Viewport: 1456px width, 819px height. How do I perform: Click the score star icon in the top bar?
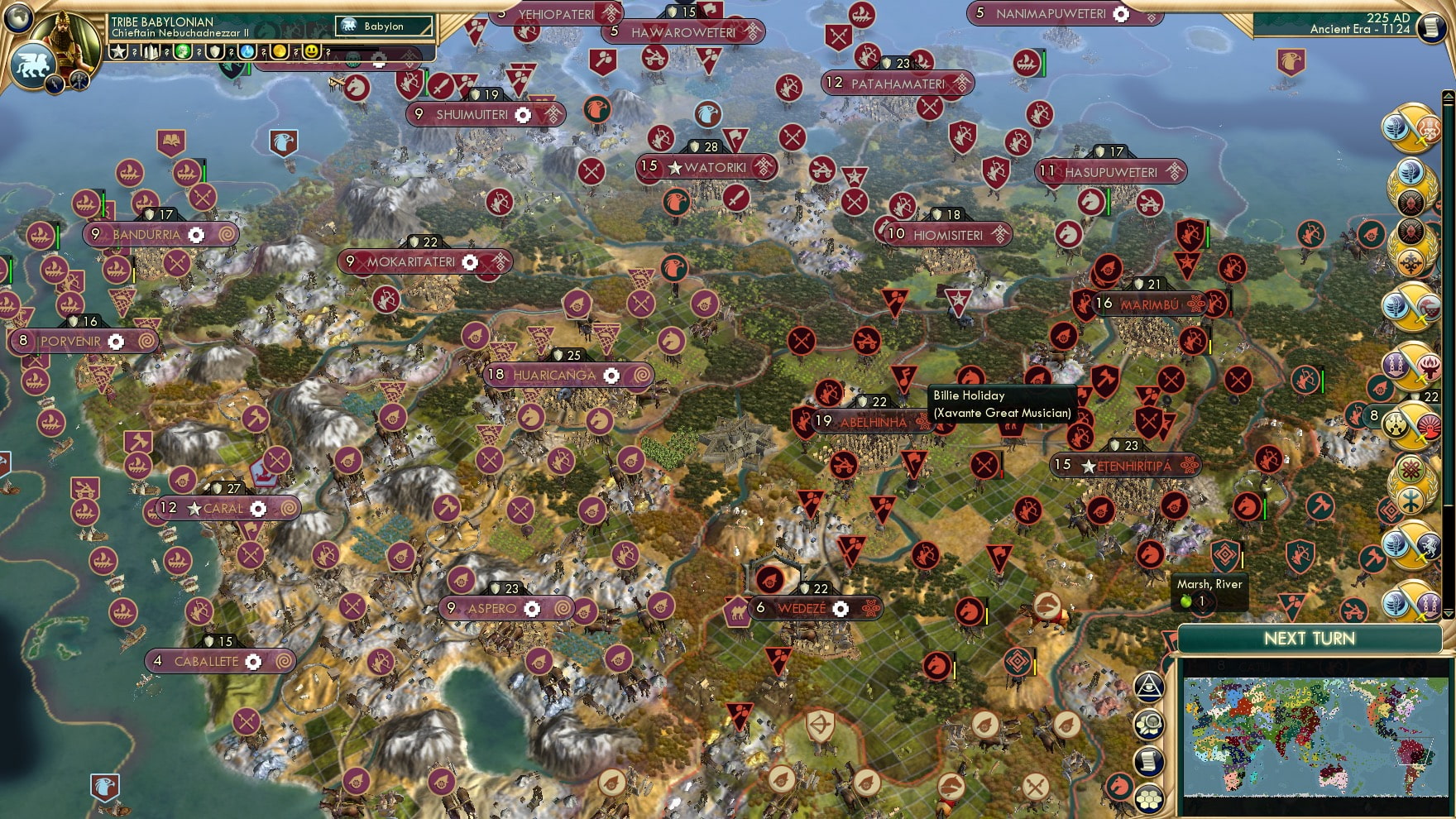118,51
